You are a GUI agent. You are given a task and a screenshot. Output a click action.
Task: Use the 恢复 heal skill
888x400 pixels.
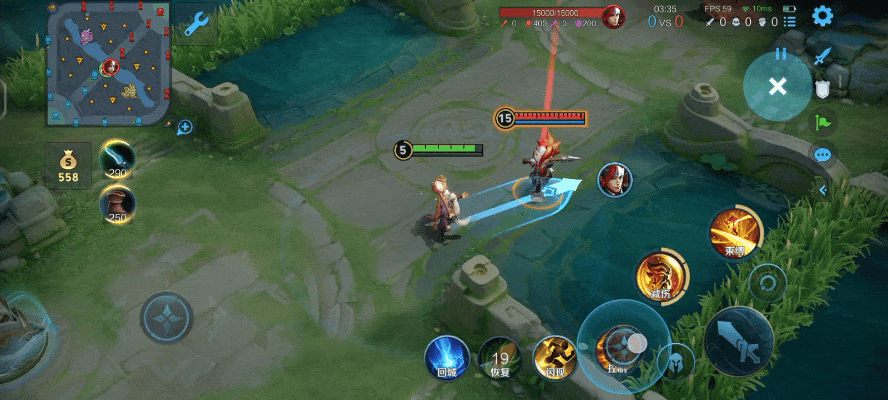tap(499, 357)
